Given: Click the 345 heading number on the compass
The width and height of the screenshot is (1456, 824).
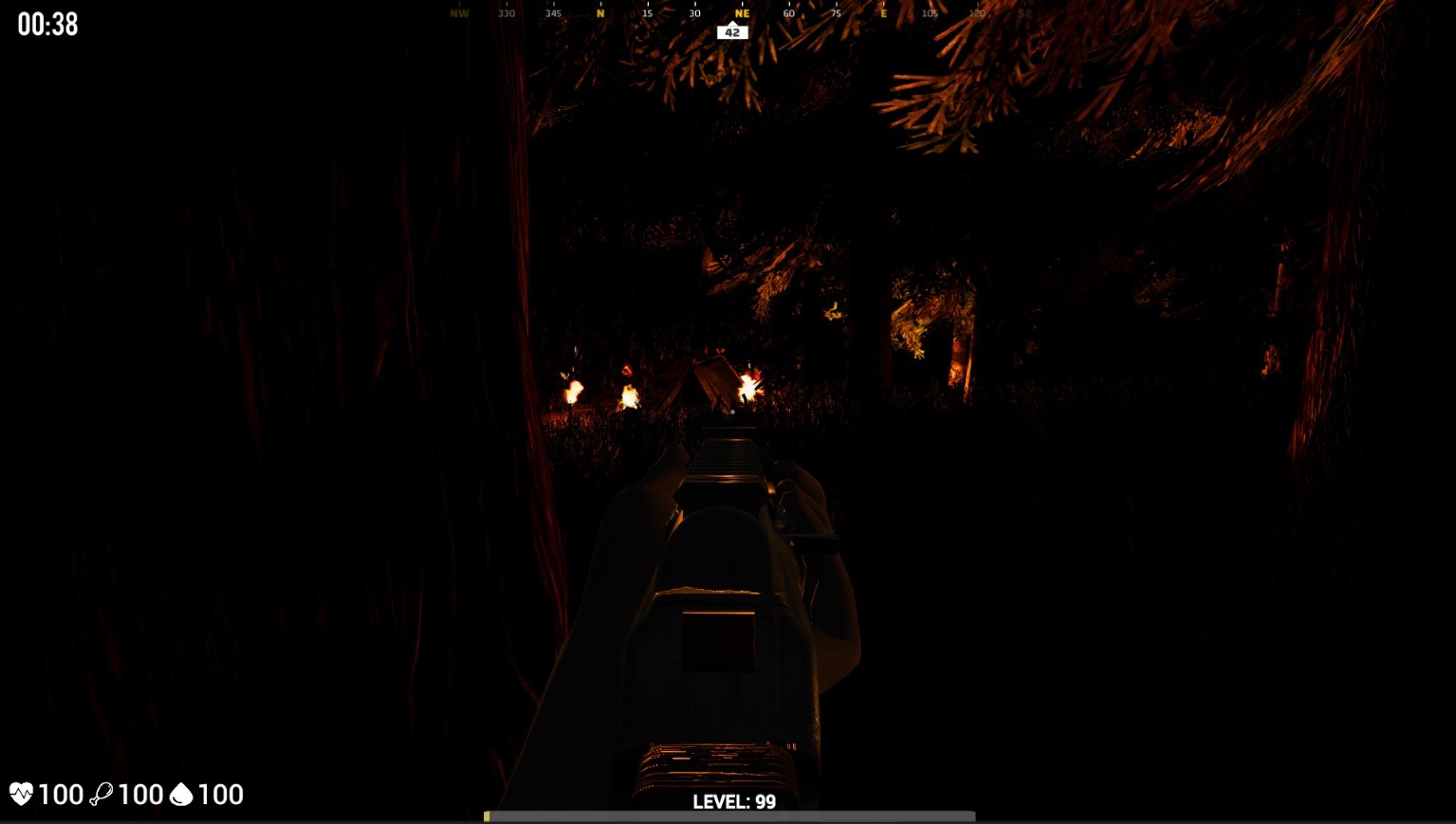Looking at the screenshot, I should [553, 14].
